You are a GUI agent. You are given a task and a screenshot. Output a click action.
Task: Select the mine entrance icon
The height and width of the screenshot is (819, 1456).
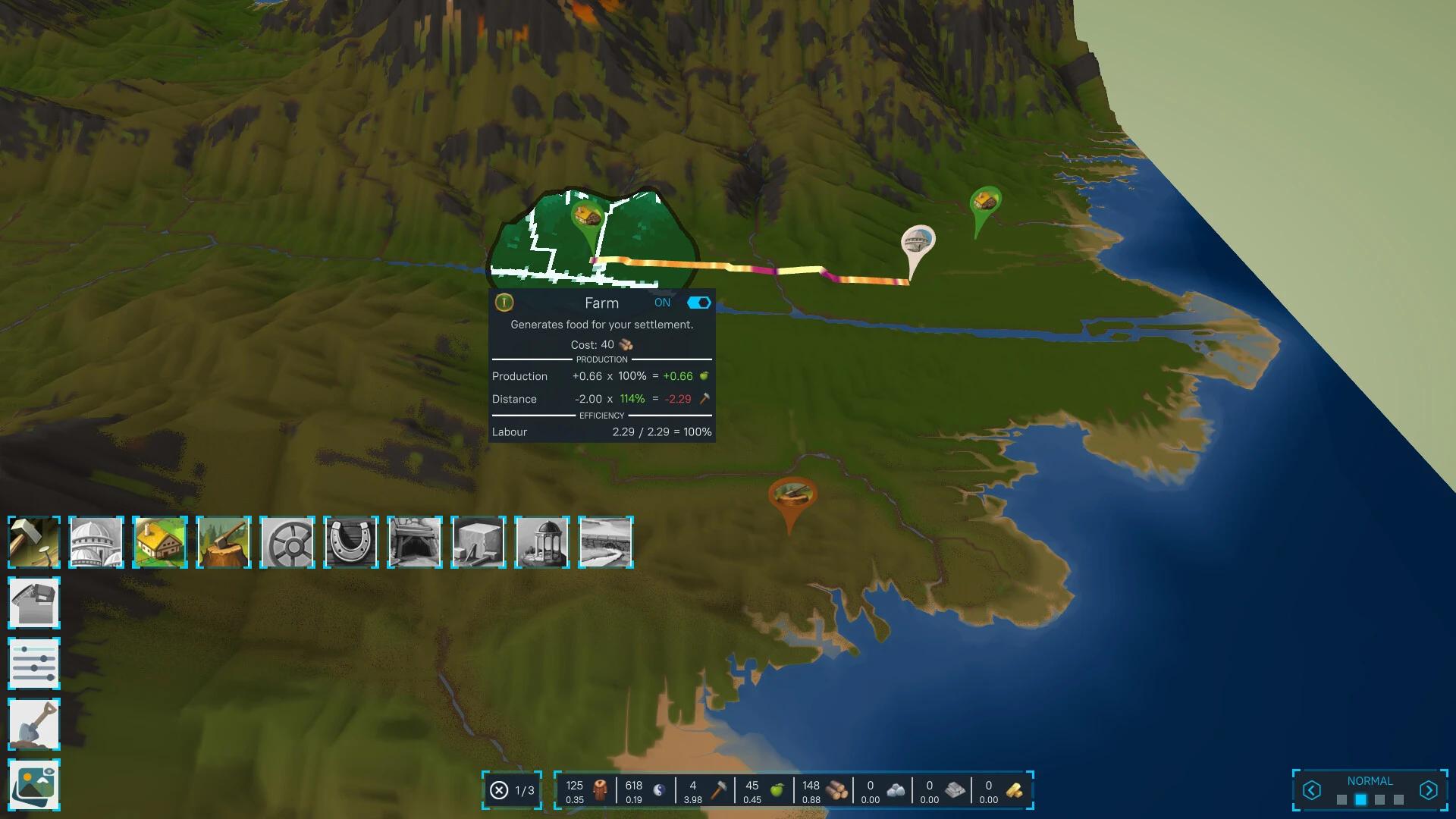point(415,541)
